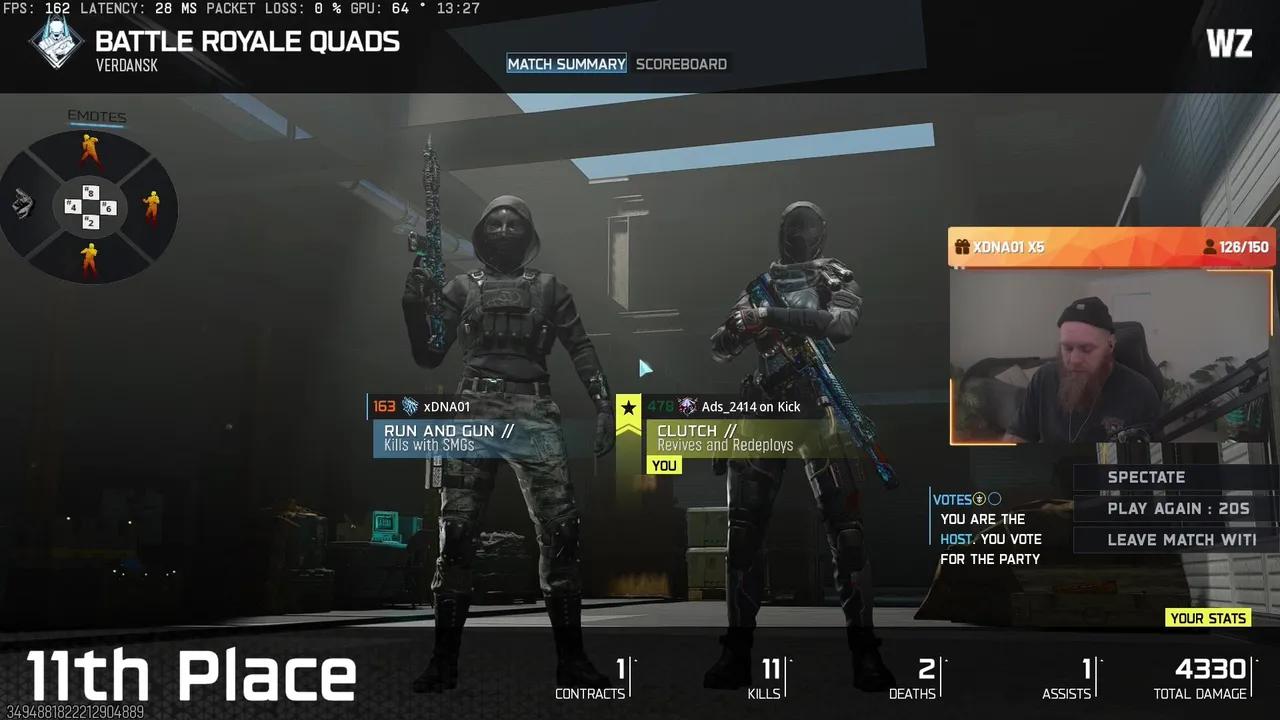The height and width of the screenshot is (720, 1280).
Task: Click the YOUR STATS label
Action: 1207,618
